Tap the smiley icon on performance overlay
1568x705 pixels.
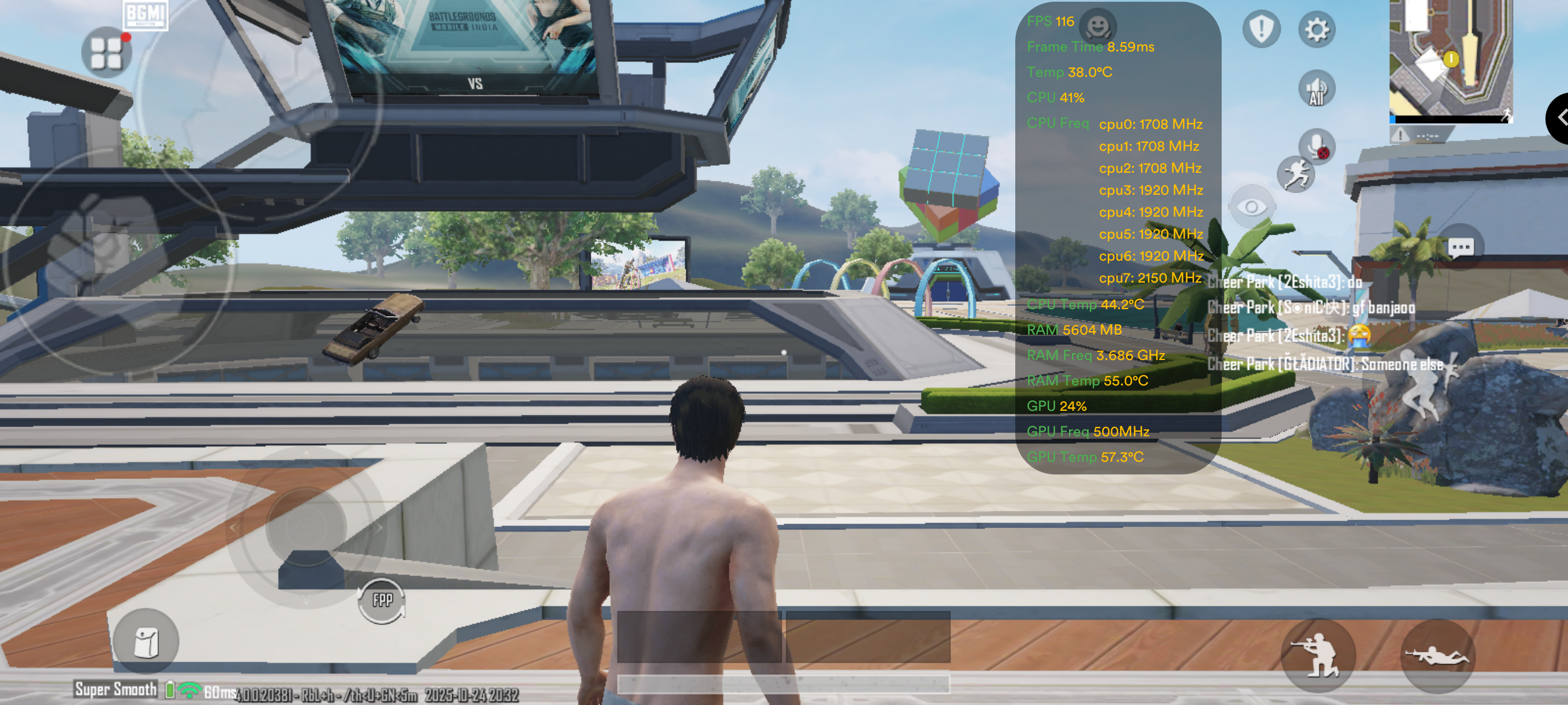[1097, 26]
